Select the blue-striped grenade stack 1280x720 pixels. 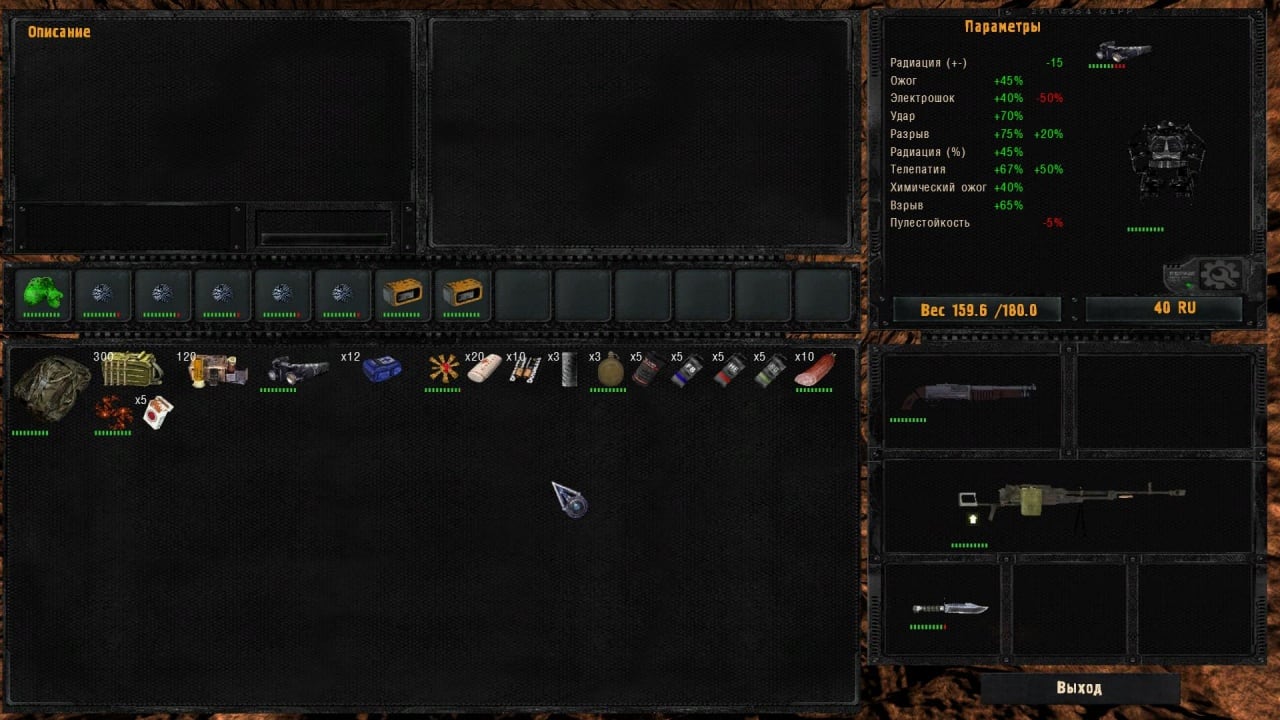(x=687, y=371)
